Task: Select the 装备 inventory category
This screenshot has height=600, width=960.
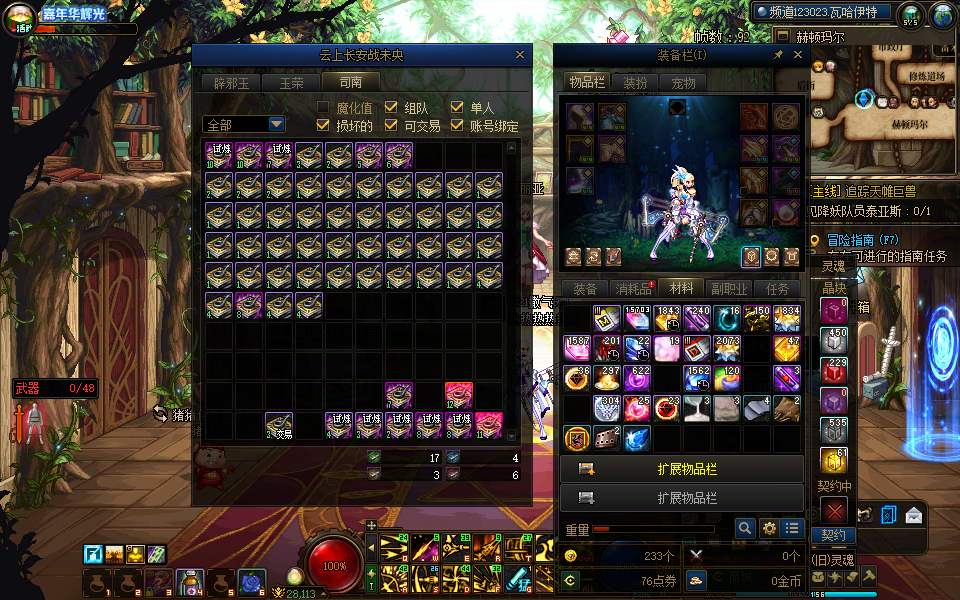Action: click(585, 289)
